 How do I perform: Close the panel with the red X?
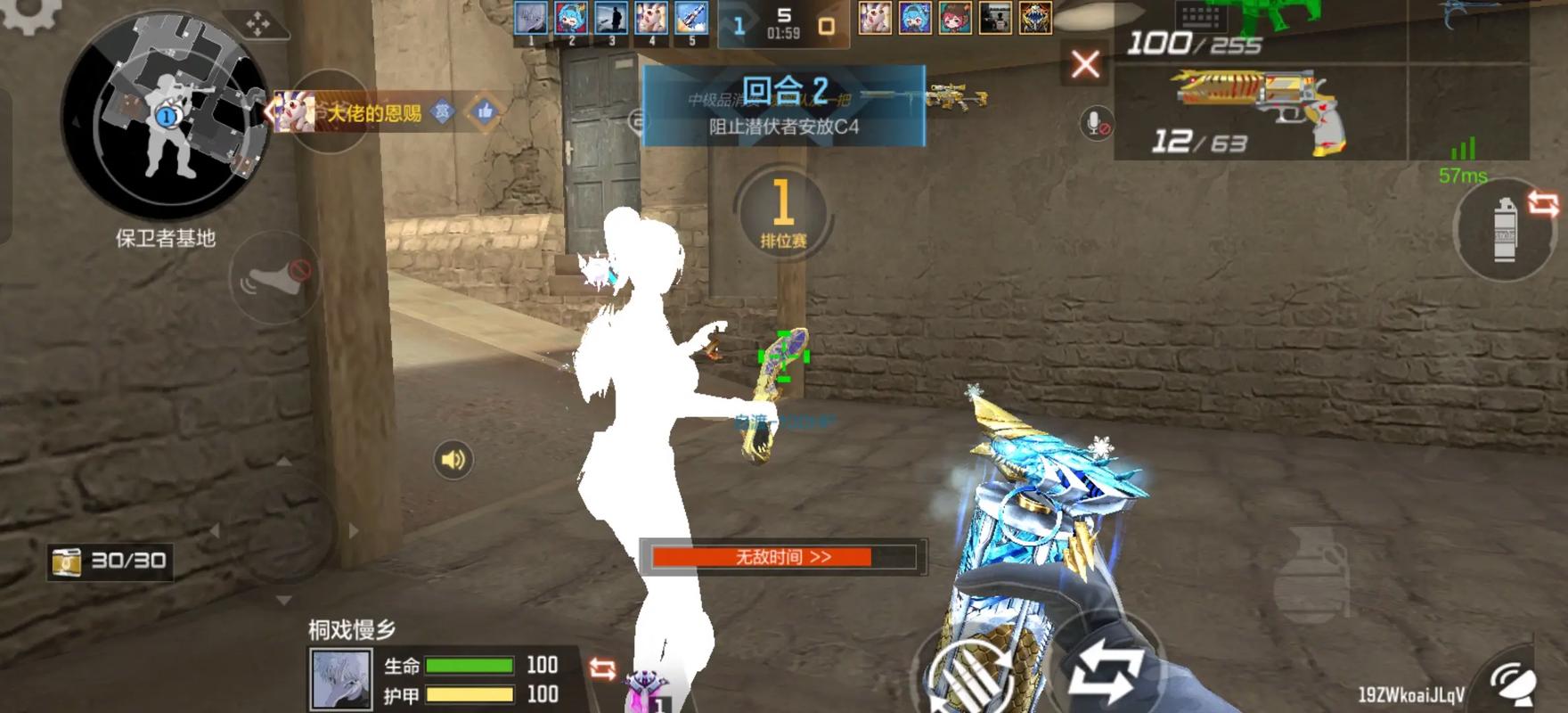click(1085, 64)
